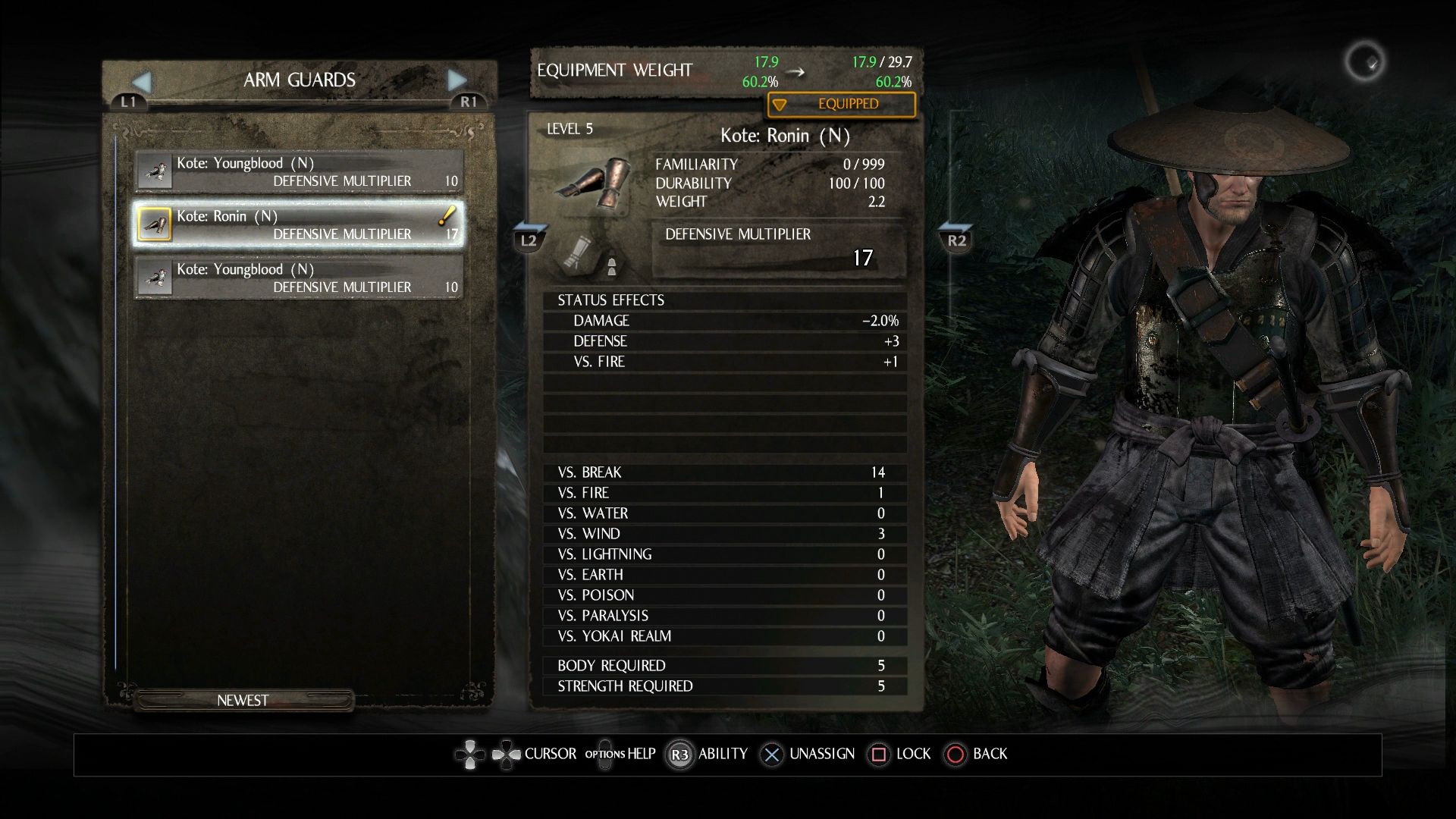Go to previous equipment category arrow
Image resolution: width=1456 pixels, height=819 pixels.
[142, 81]
